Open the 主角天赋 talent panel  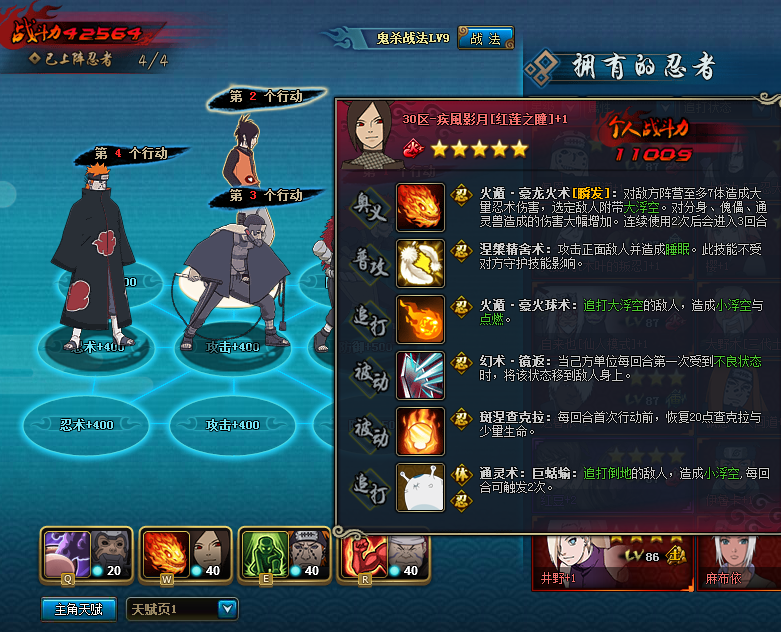coord(78,608)
